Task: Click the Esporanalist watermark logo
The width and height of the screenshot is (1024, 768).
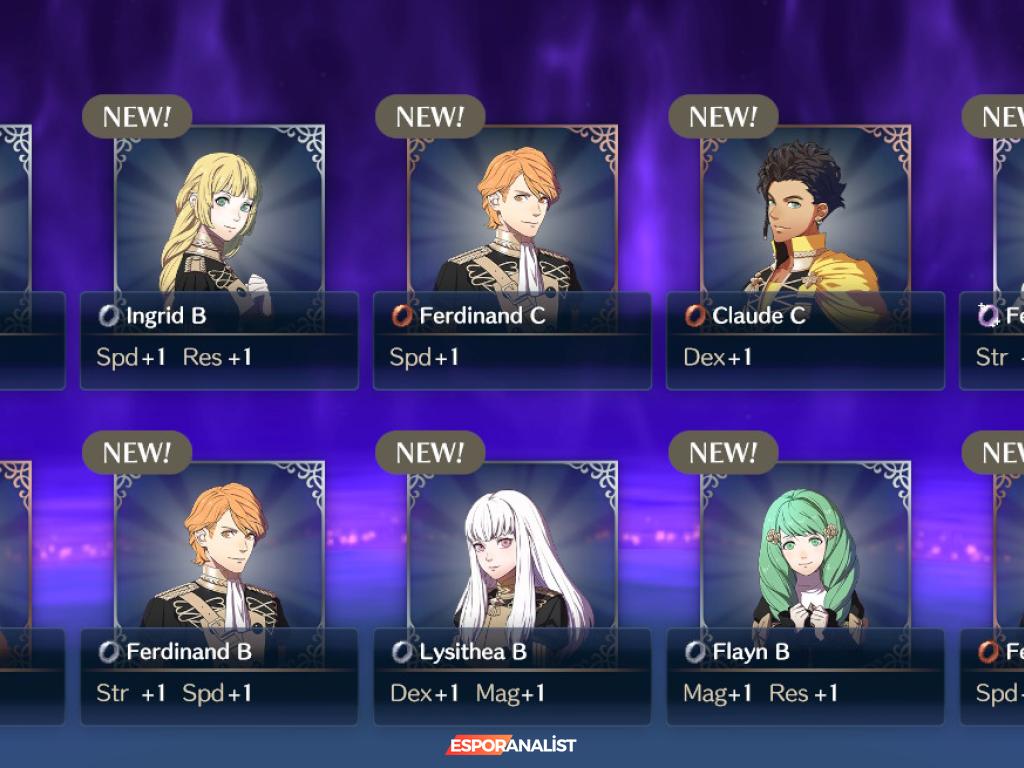Action: click(511, 746)
